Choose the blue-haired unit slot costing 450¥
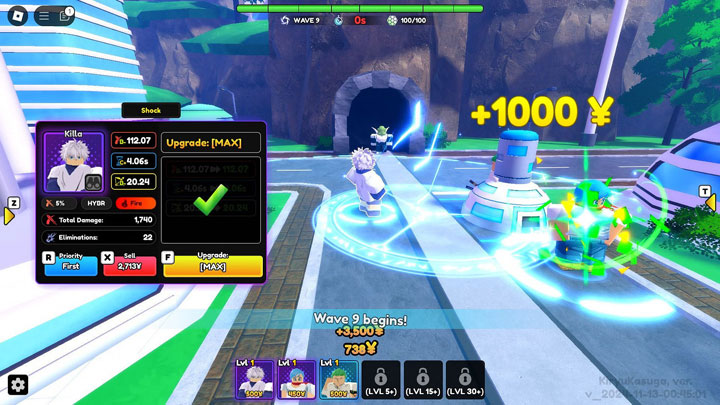Screen dimensions: 720x405 coord(297,380)
